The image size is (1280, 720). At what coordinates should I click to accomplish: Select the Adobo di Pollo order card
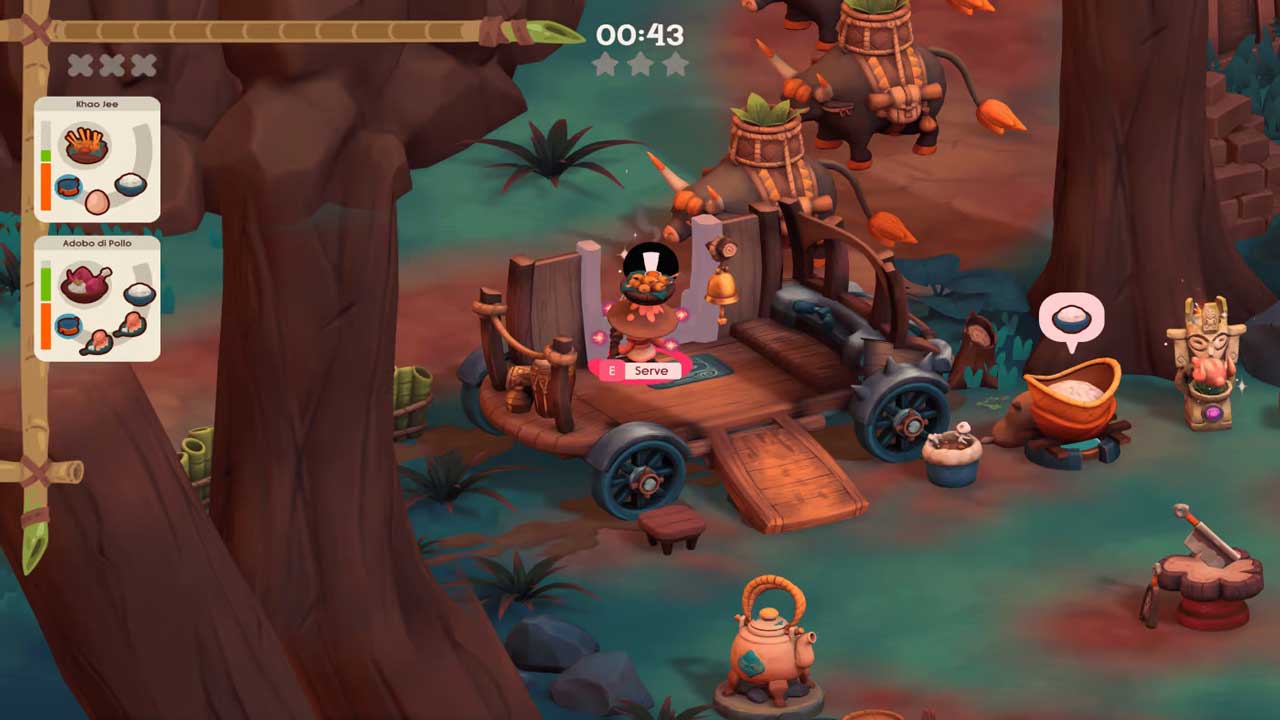(97, 298)
